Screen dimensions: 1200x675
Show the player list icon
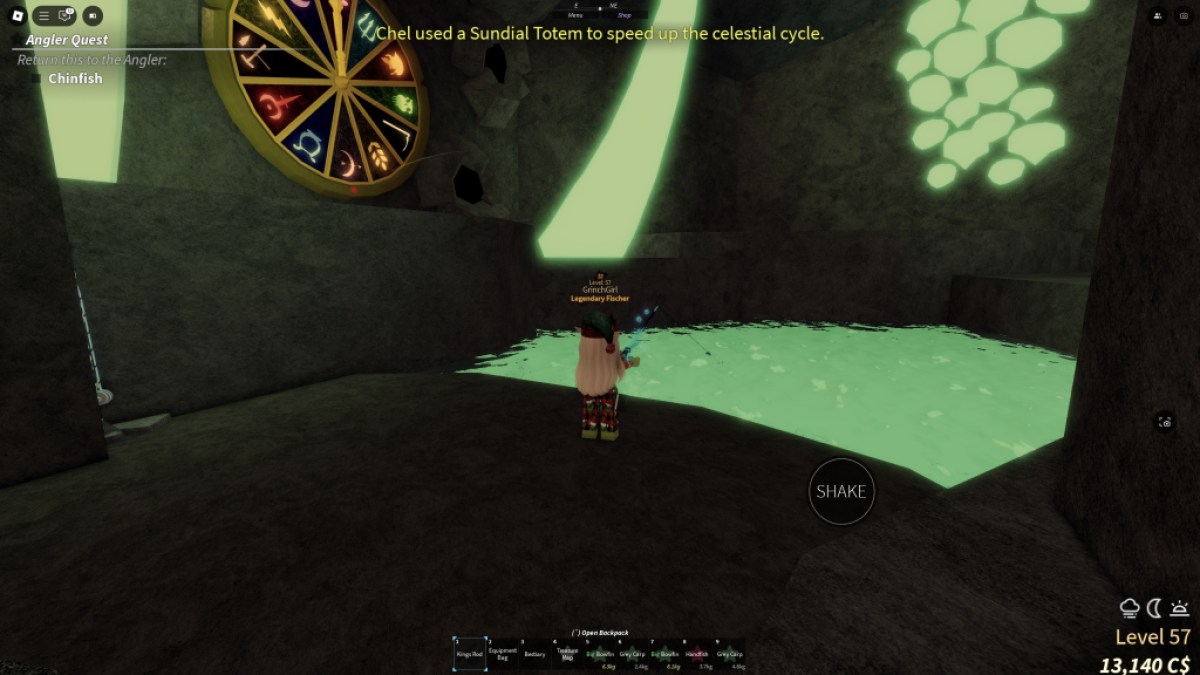click(x=1157, y=16)
